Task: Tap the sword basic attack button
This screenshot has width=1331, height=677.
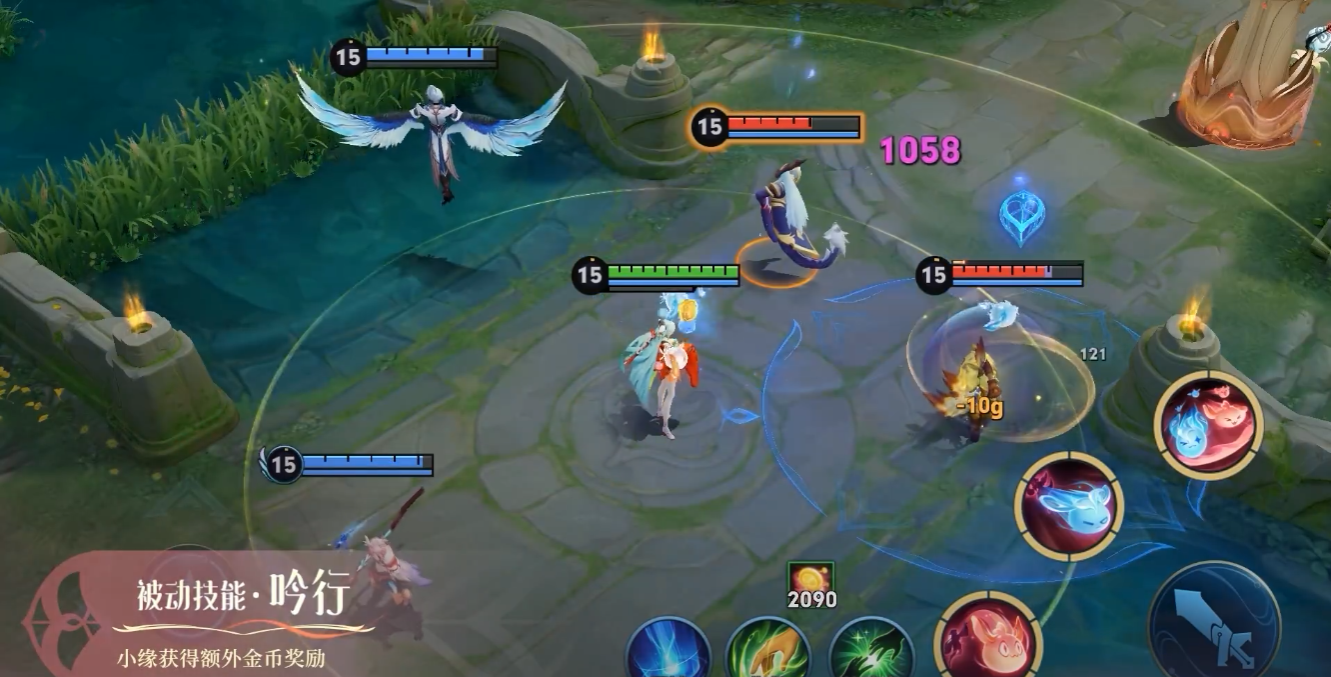Action: click(1214, 625)
